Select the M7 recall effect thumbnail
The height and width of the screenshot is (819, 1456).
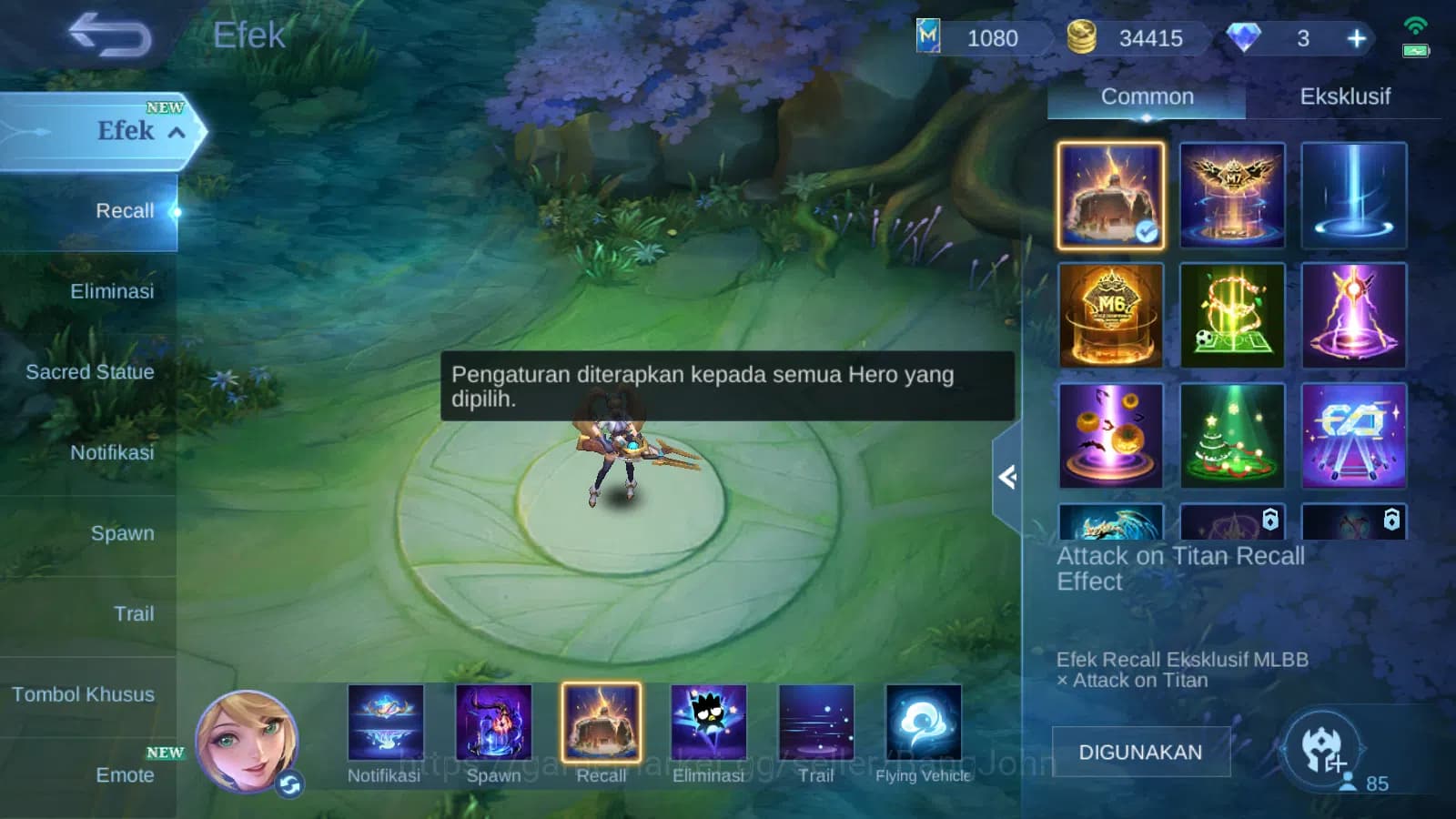point(1232,195)
